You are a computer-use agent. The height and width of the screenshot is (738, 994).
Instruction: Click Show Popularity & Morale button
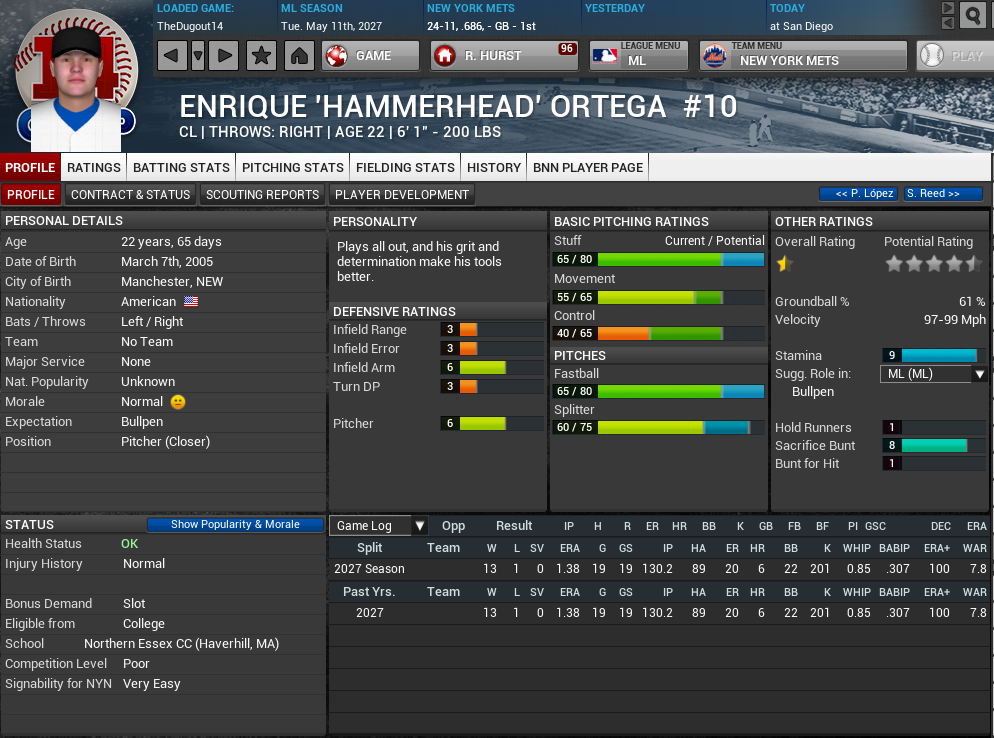235,524
